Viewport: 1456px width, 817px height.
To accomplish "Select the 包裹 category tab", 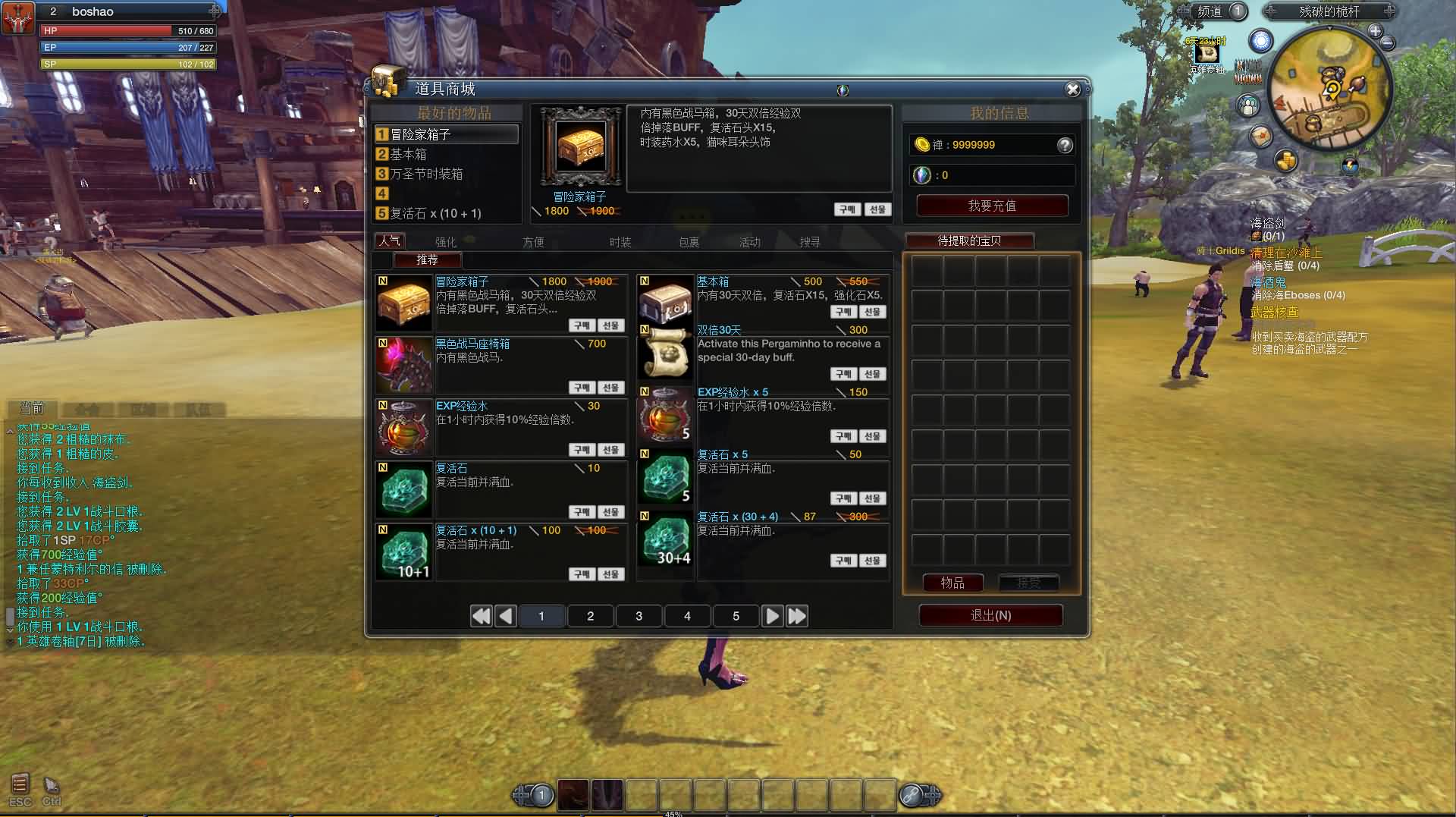I will (689, 242).
